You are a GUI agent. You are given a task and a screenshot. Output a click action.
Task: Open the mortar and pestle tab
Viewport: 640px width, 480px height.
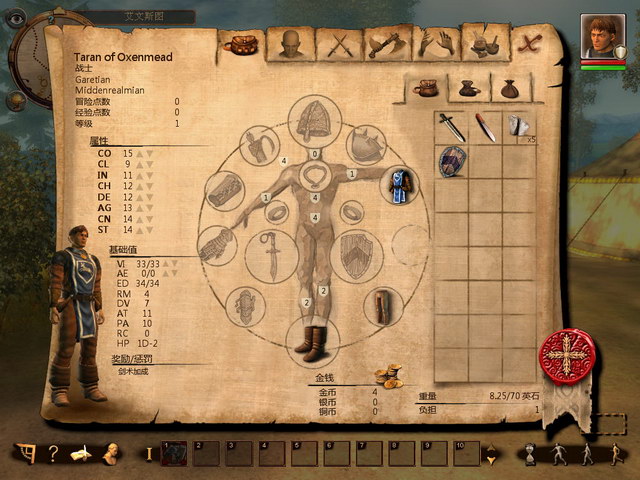coord(483,44)
